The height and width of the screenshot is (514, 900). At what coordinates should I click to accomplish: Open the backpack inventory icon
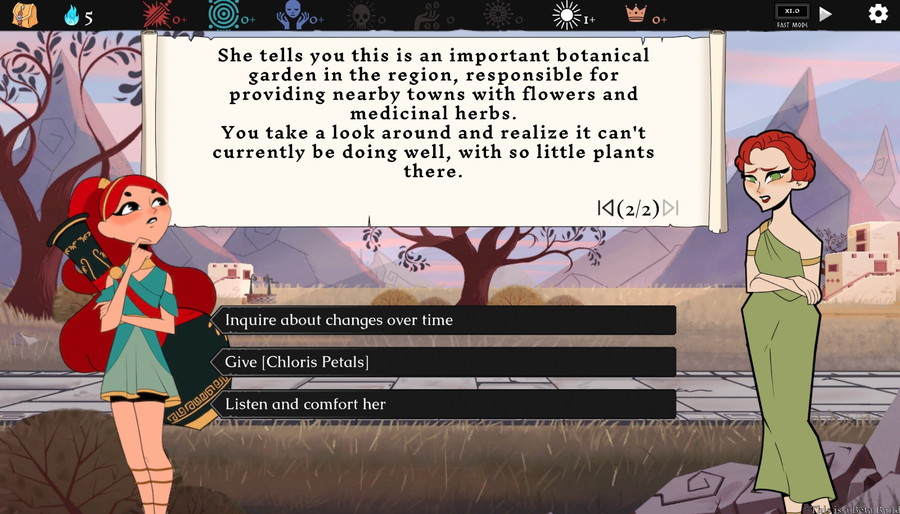pos(23,14)
